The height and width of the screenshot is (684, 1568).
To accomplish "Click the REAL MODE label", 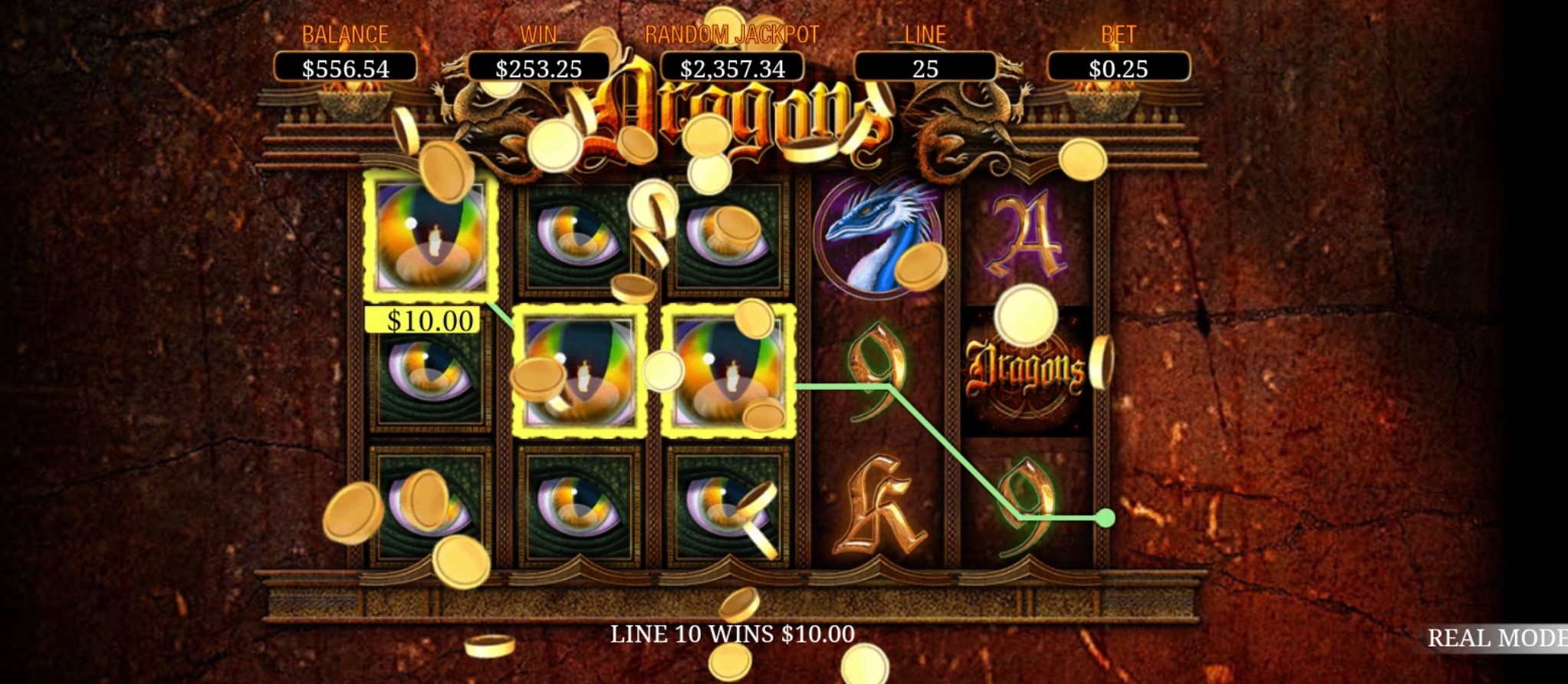I will 1496,638.
